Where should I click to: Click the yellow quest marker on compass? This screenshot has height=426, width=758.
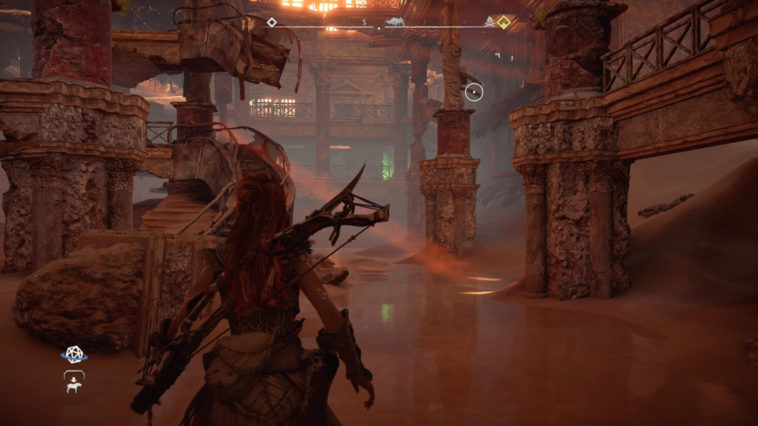pyautogui.click(x=504, y=21)
